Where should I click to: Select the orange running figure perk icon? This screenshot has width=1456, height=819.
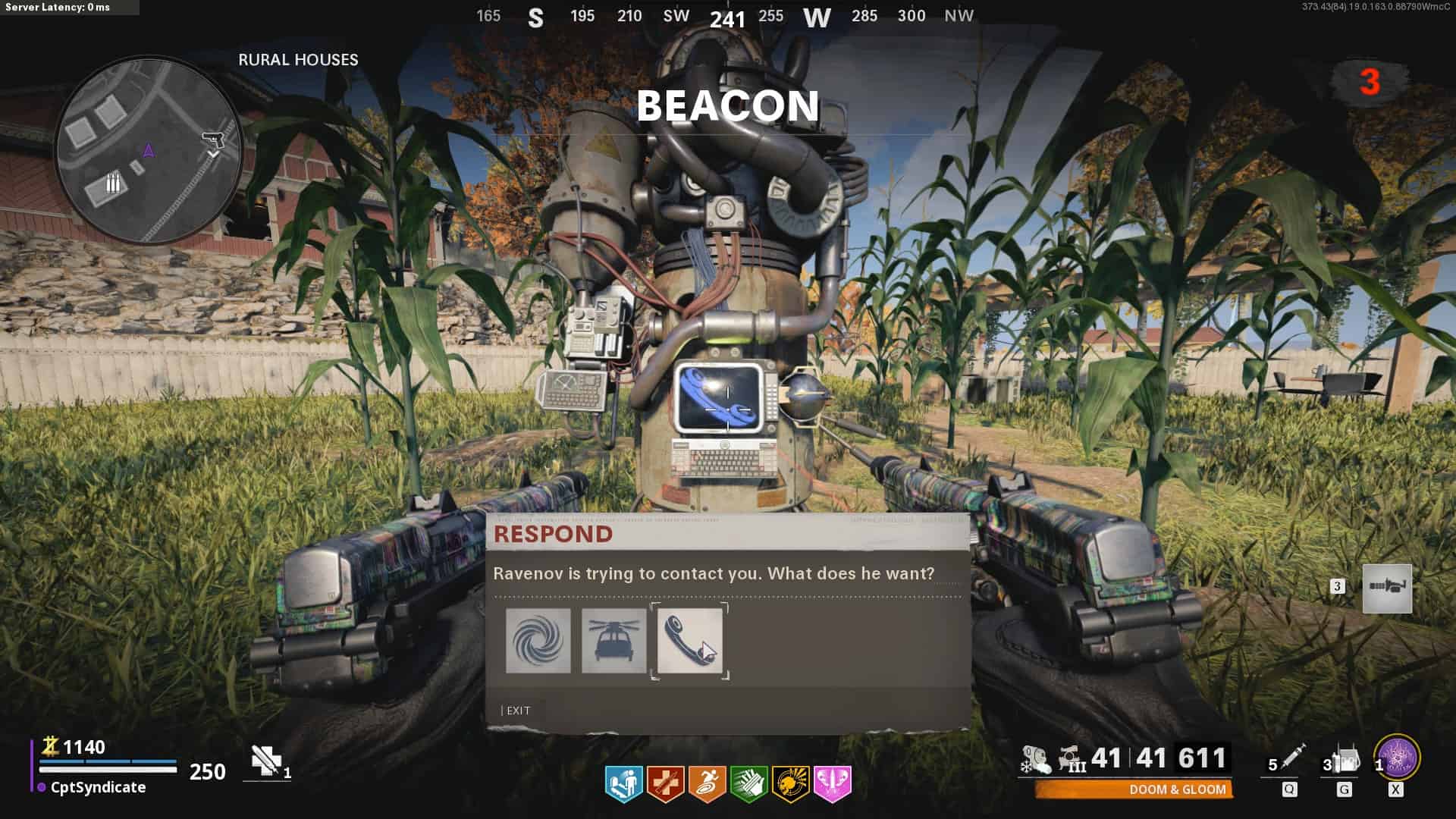(707, 783)
